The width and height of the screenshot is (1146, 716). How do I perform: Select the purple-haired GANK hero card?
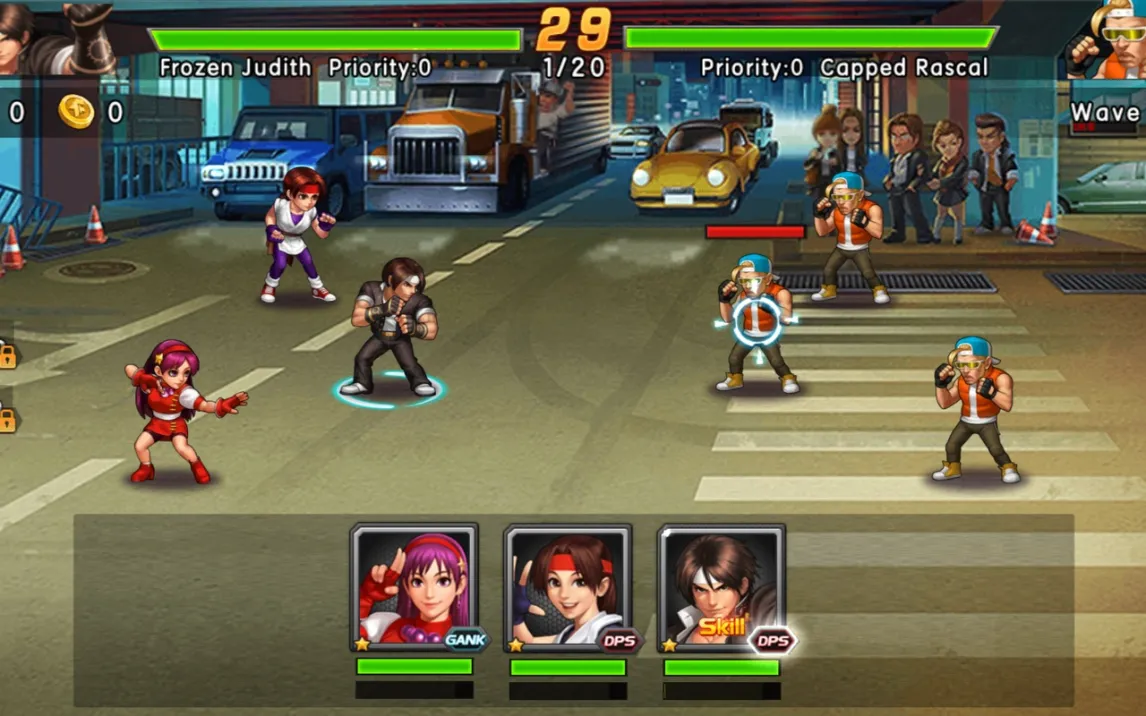pos(414,588)
